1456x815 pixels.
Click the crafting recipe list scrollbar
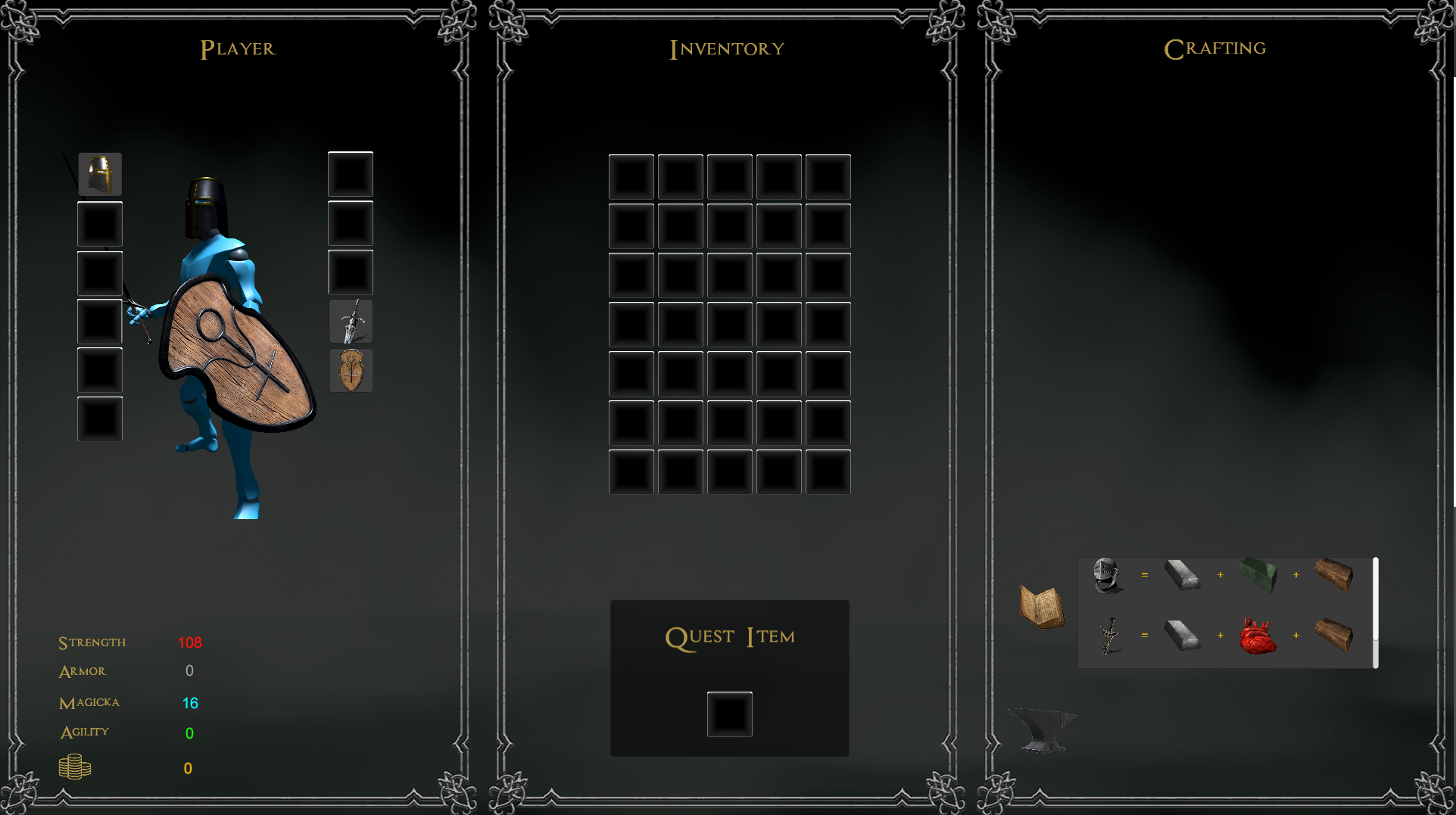(1375, 612)
